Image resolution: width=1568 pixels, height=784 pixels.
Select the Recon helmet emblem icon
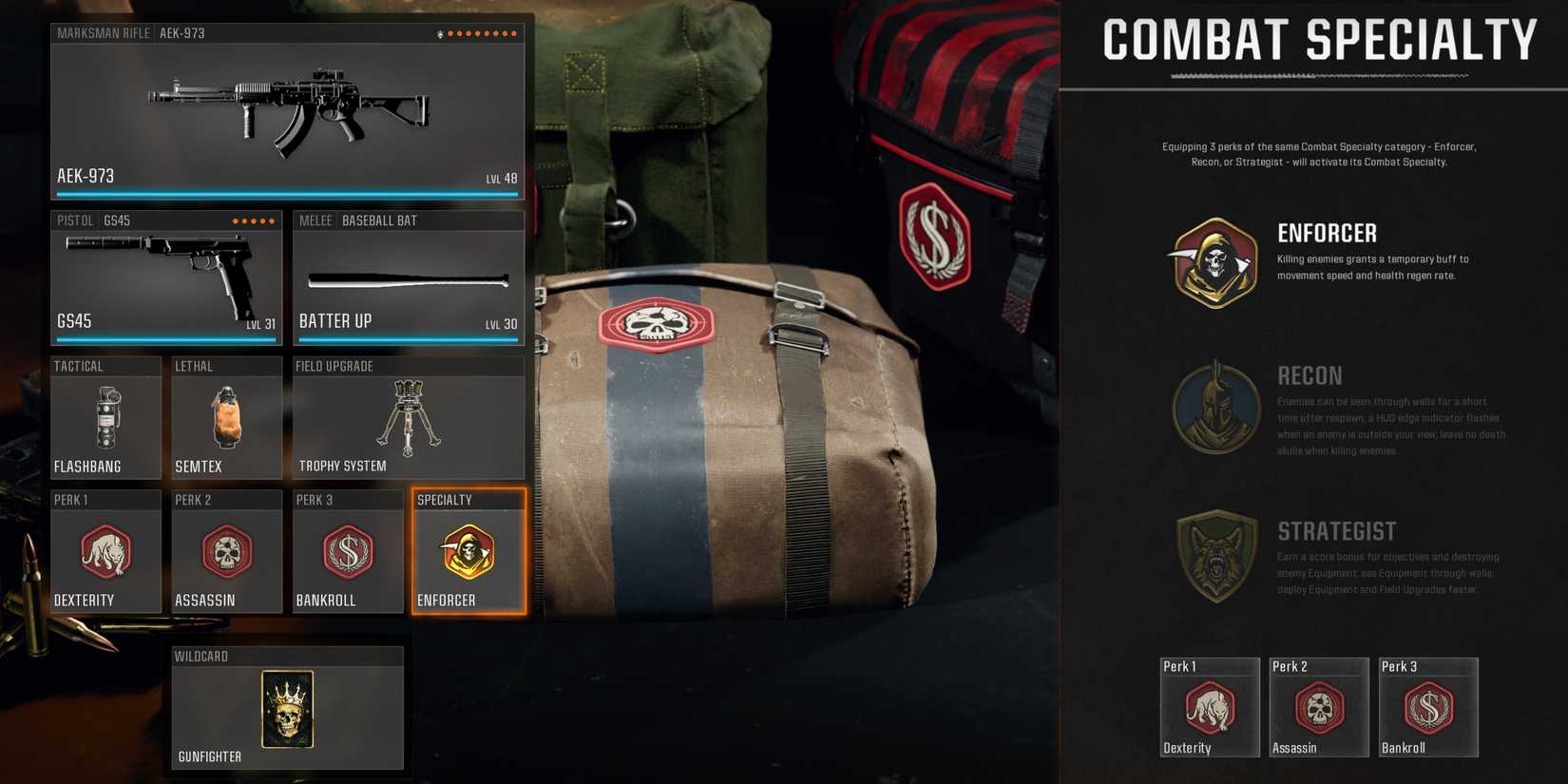[1214, 406]
